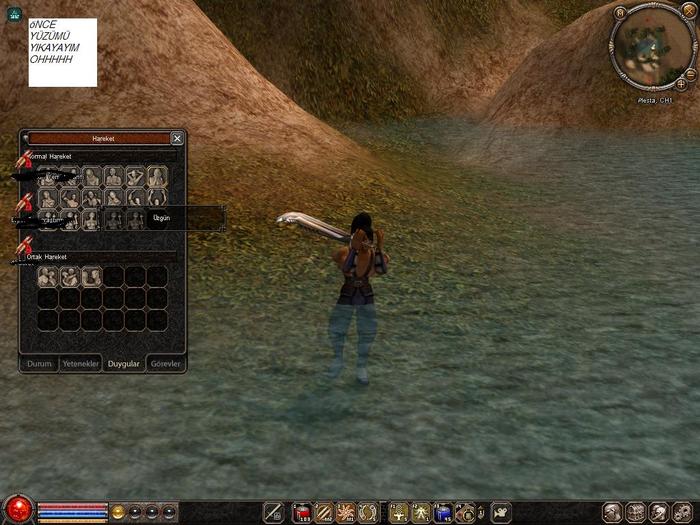Use the red potion in the quickslot bar
Viewport: 700px width, 525px height.
click(302, 513)
